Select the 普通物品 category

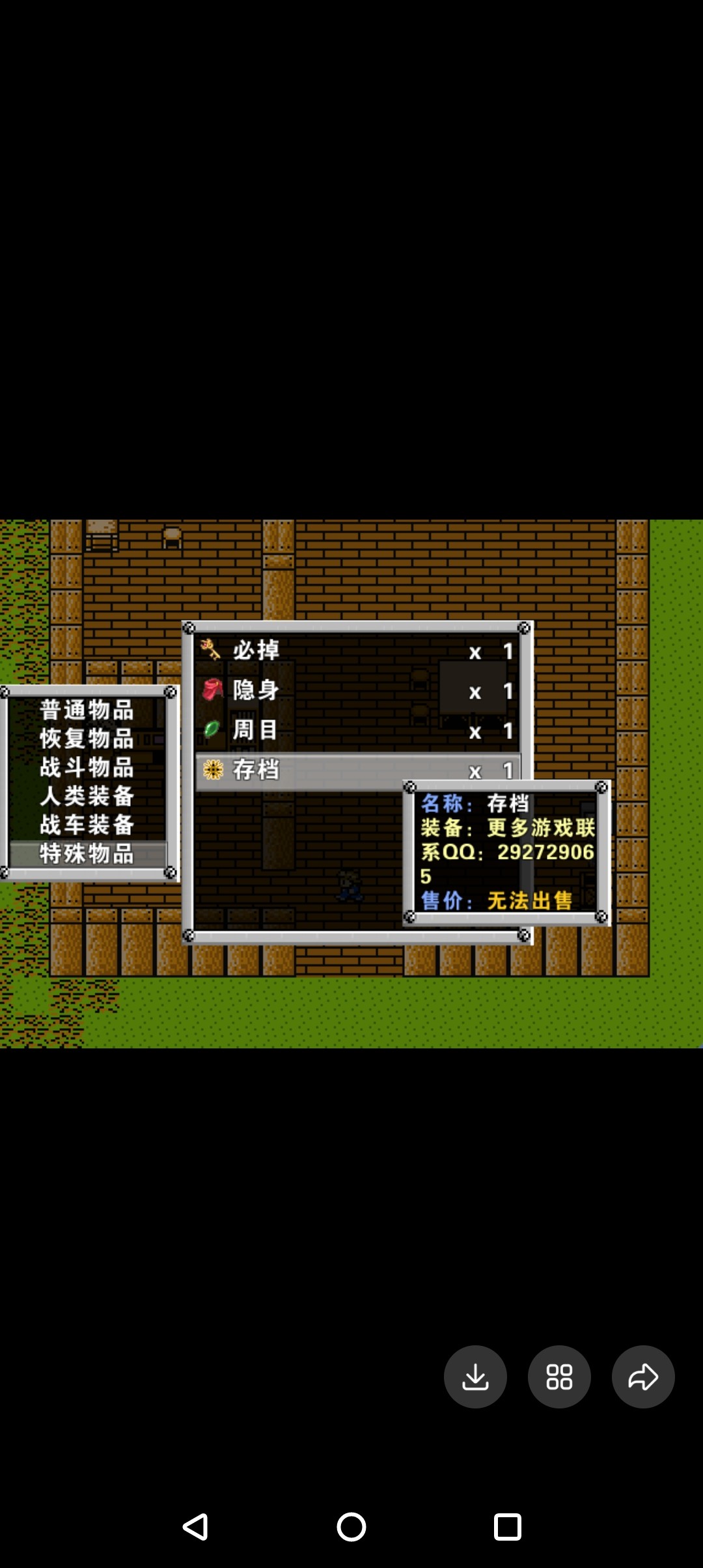(87, 710)
